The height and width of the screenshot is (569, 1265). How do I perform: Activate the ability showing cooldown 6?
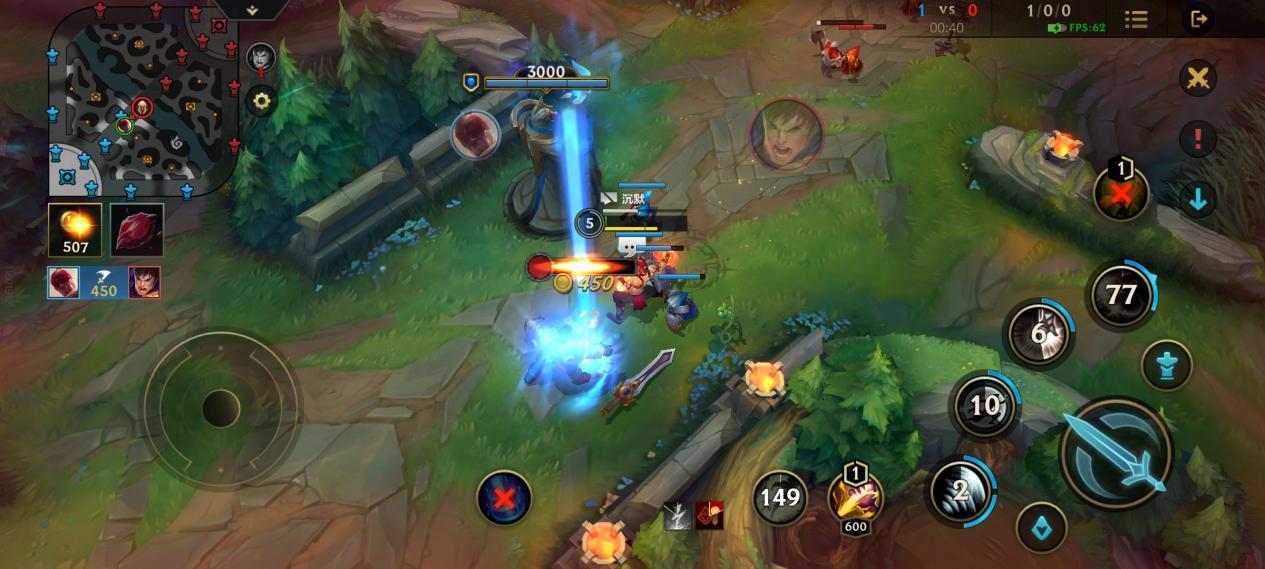pyautogui.click(x=1039, y=333)
